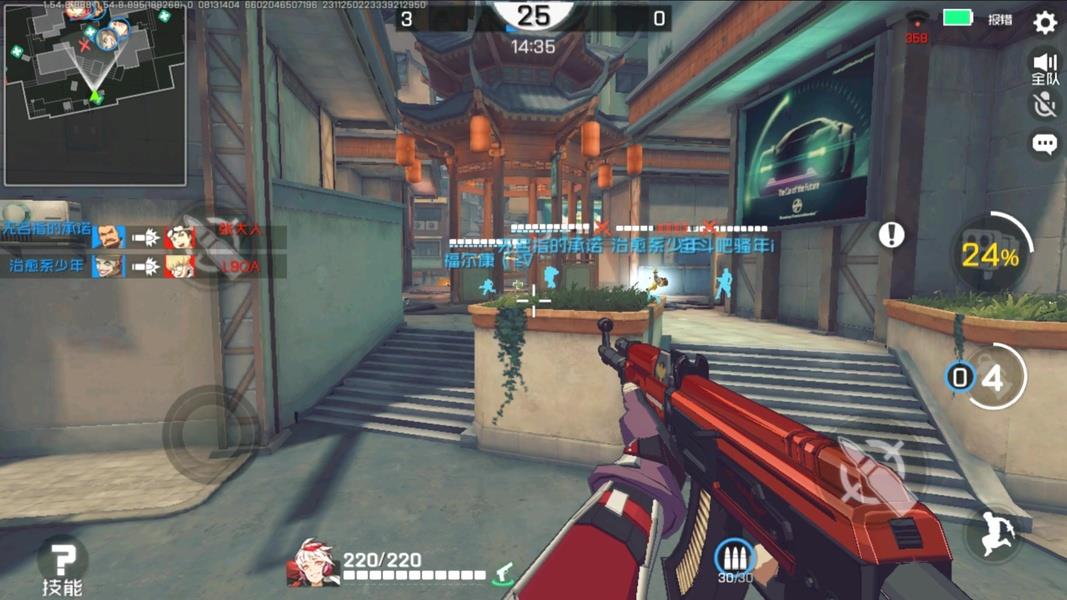Select the white-haired character portrait
The image size is (1067, 600).
pos(312,564)
